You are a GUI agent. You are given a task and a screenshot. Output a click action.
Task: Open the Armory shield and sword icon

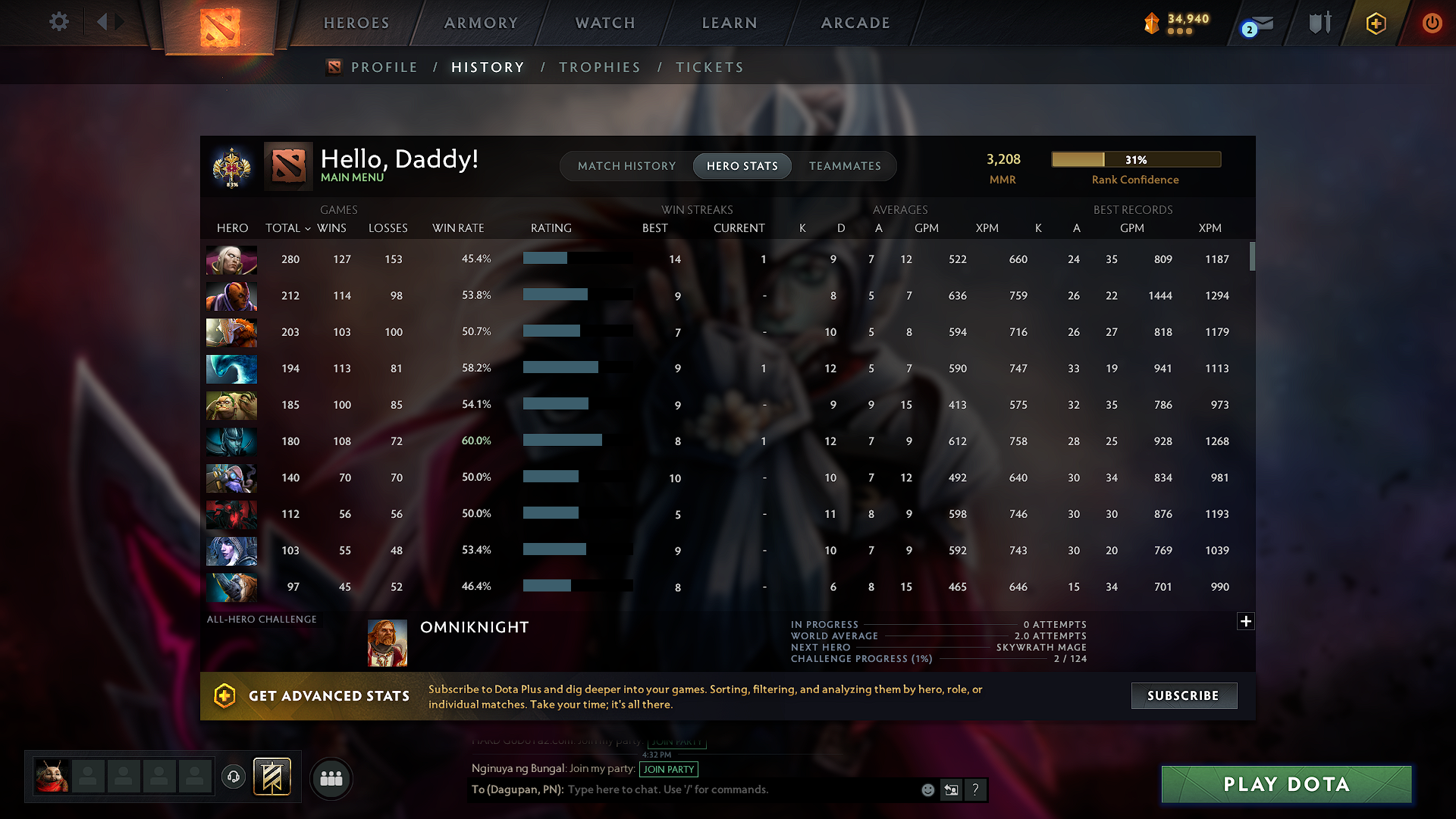tap(1319, 23)
